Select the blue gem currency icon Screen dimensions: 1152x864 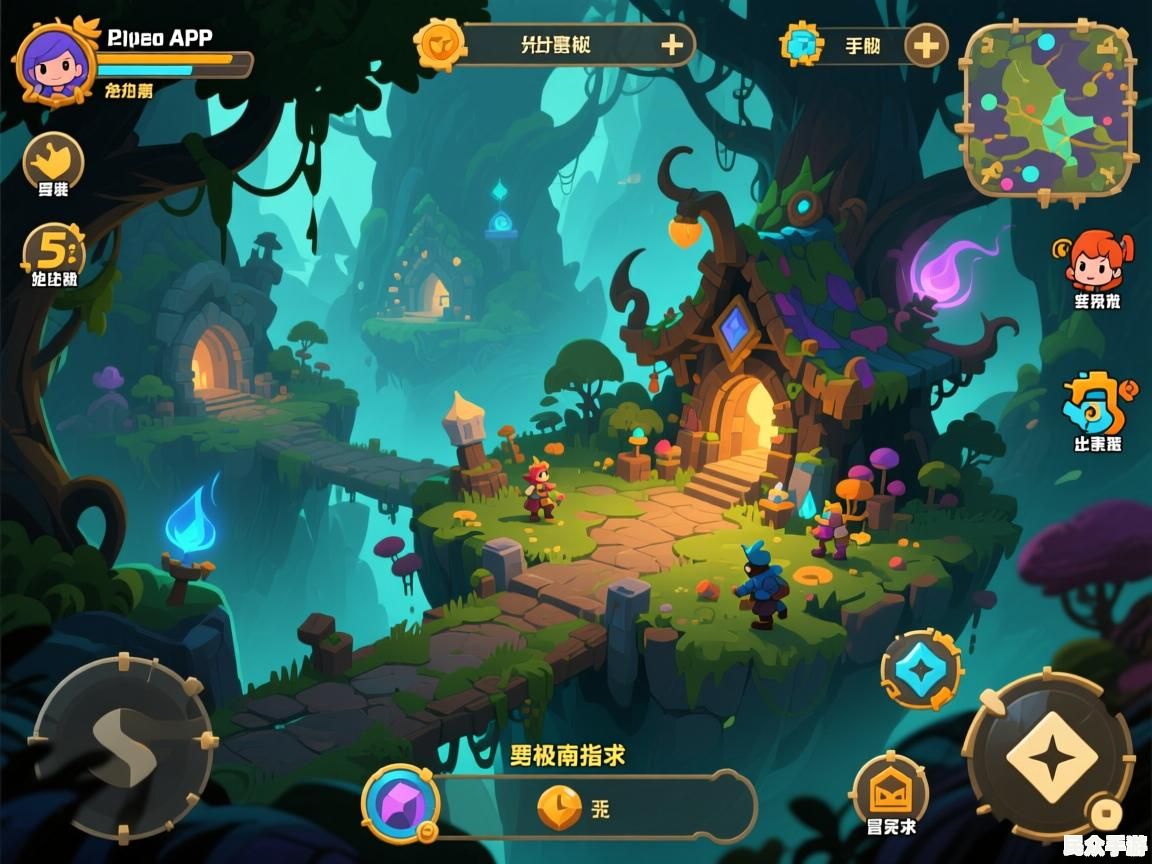coord(801,45)
